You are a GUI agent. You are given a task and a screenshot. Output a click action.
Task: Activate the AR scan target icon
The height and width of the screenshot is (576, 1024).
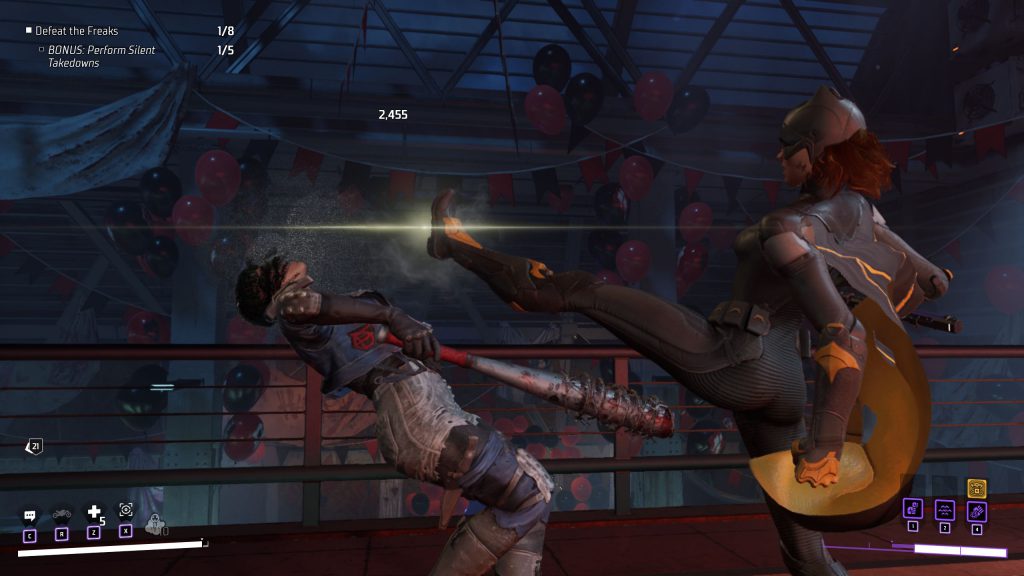pos(126,509)
